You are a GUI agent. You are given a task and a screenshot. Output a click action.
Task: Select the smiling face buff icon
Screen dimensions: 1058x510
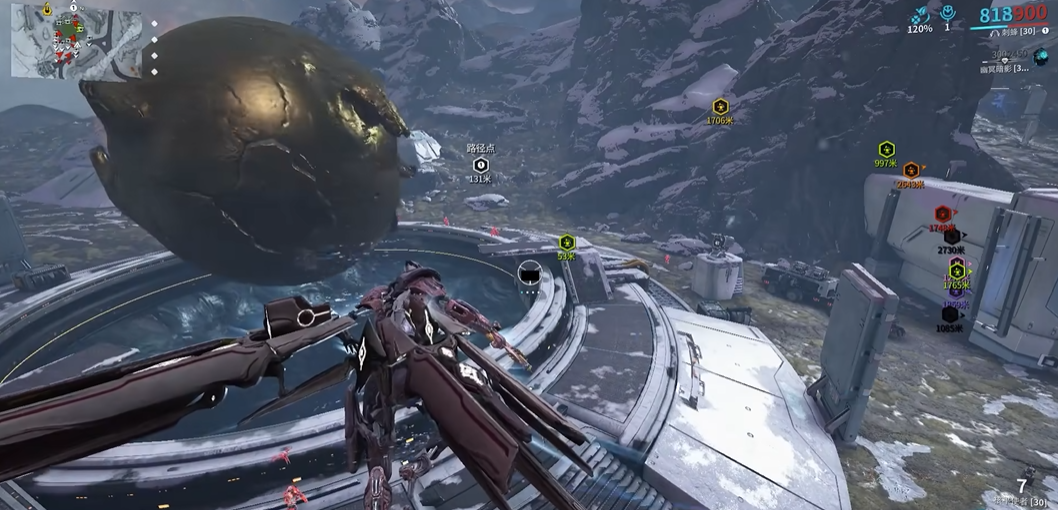click(x=946, y=14)
